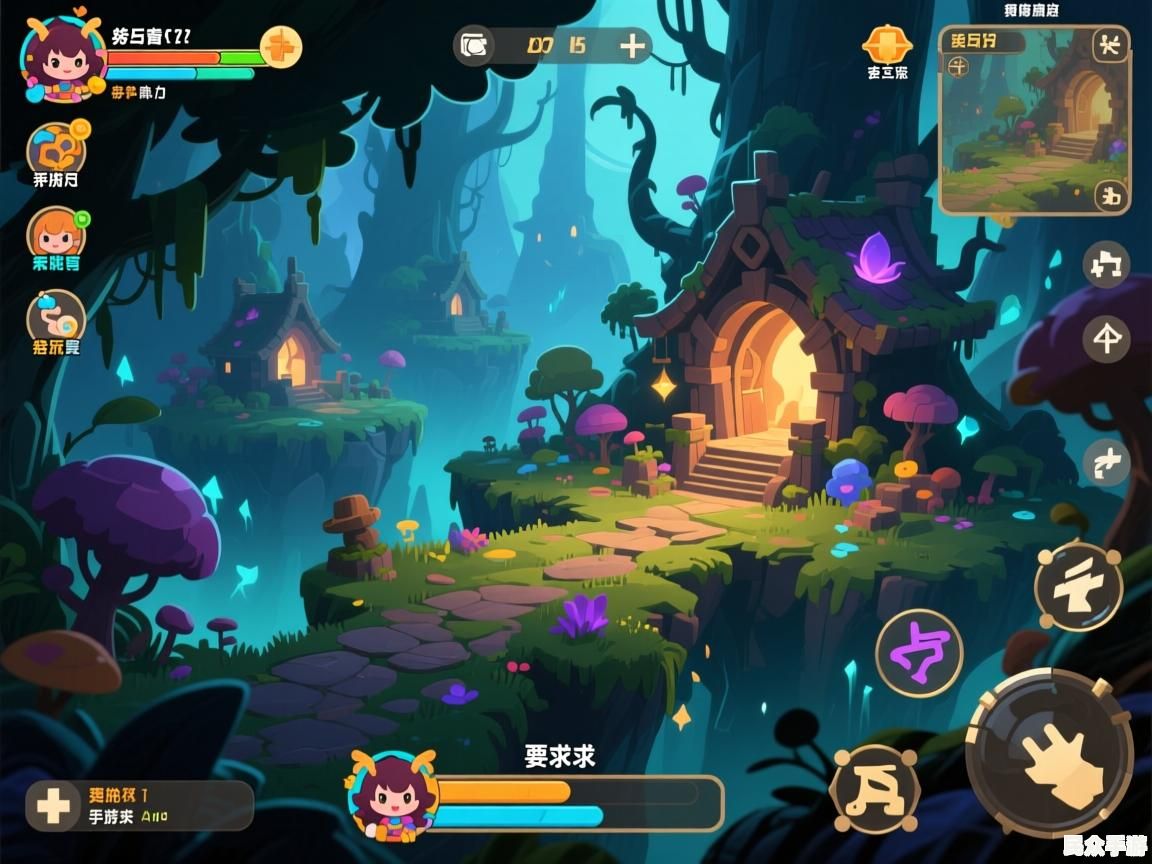The width and height of the screenshot is (1152, 864).
Task: Click the orange plus coin beside the health bar
Action: click(x=281, y=46)
